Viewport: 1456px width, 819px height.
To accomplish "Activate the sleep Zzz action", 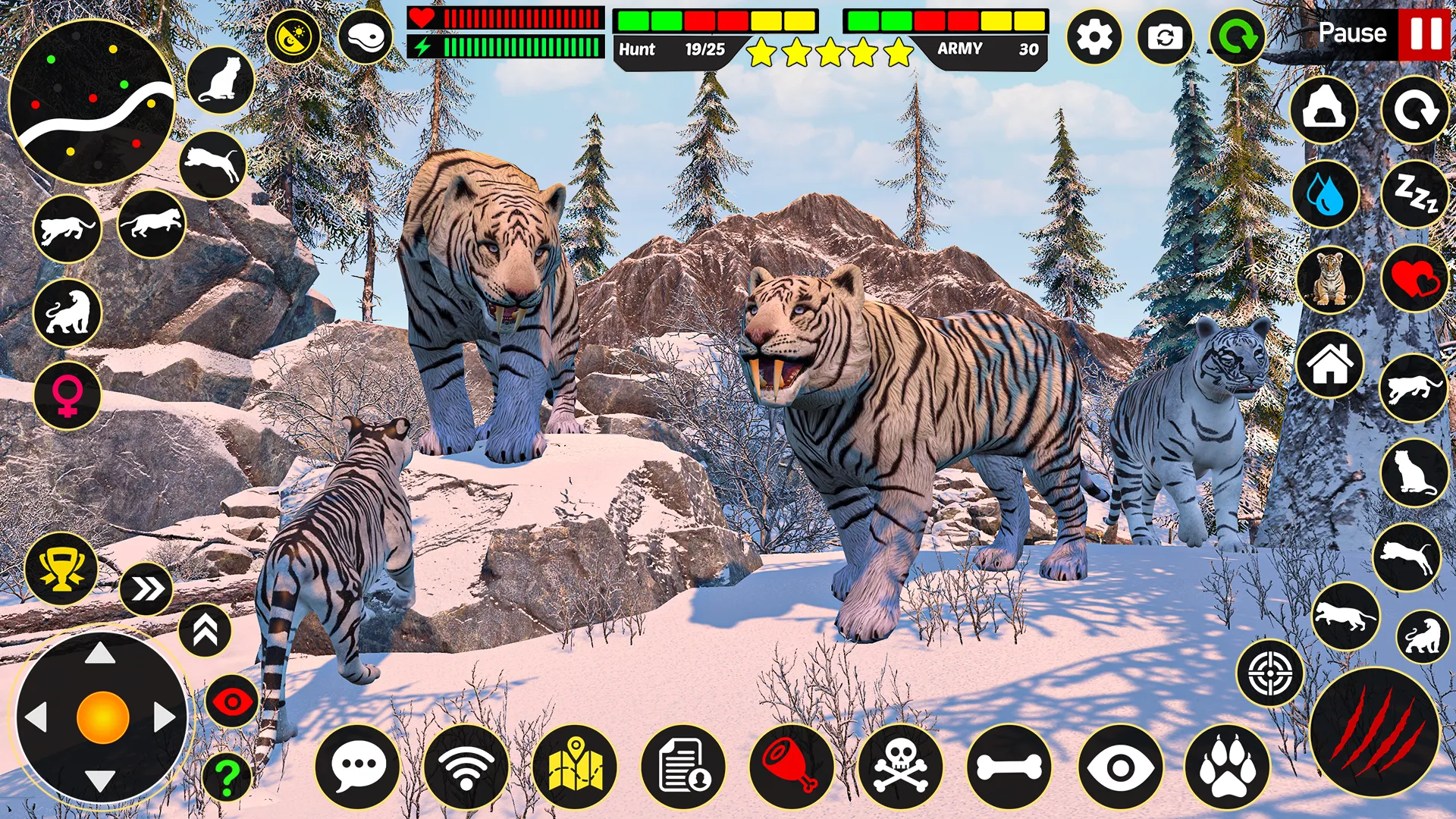I will (x=1415, y=195).
